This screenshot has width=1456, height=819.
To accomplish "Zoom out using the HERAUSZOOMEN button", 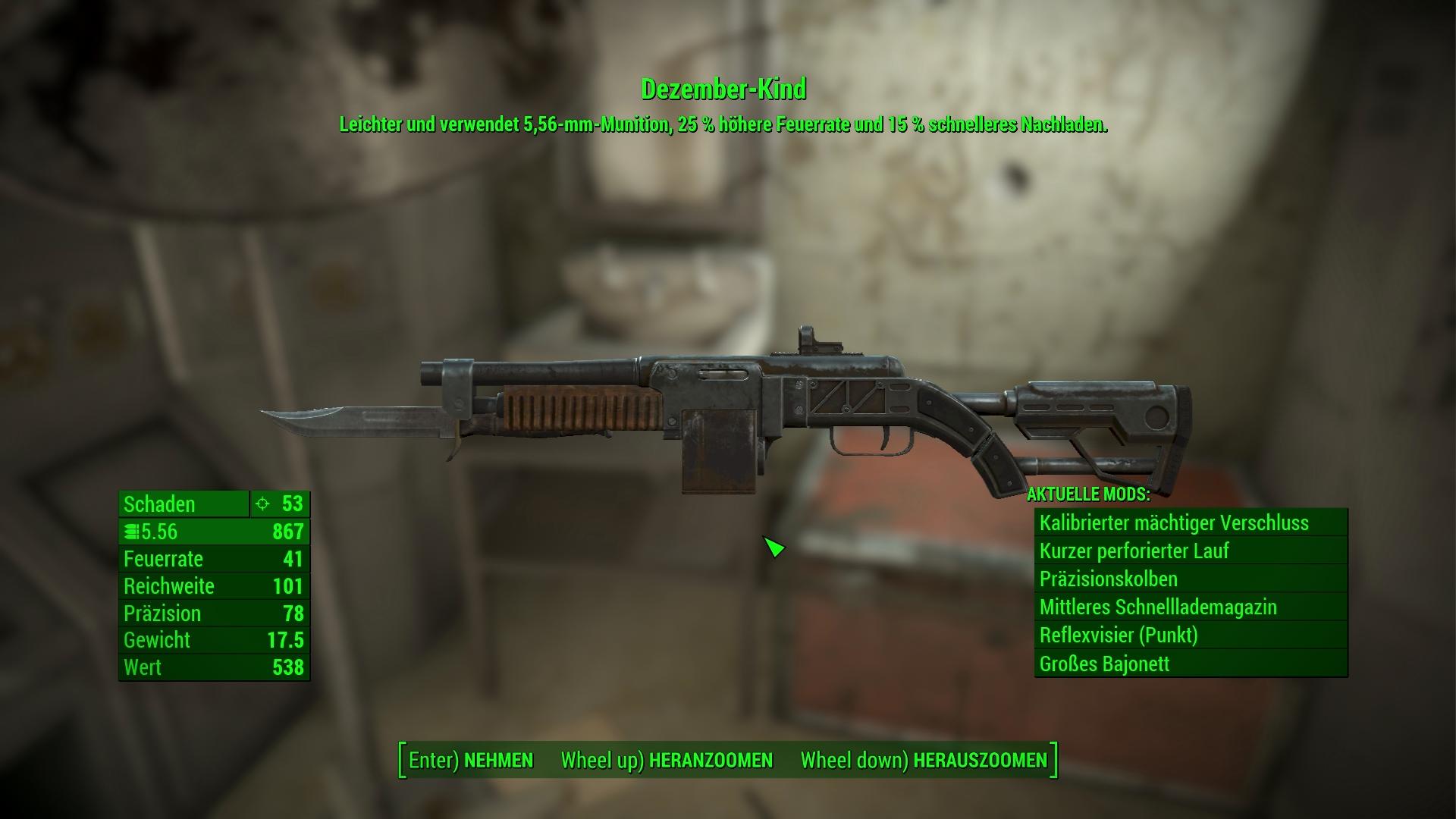I will tap(924, 761).
